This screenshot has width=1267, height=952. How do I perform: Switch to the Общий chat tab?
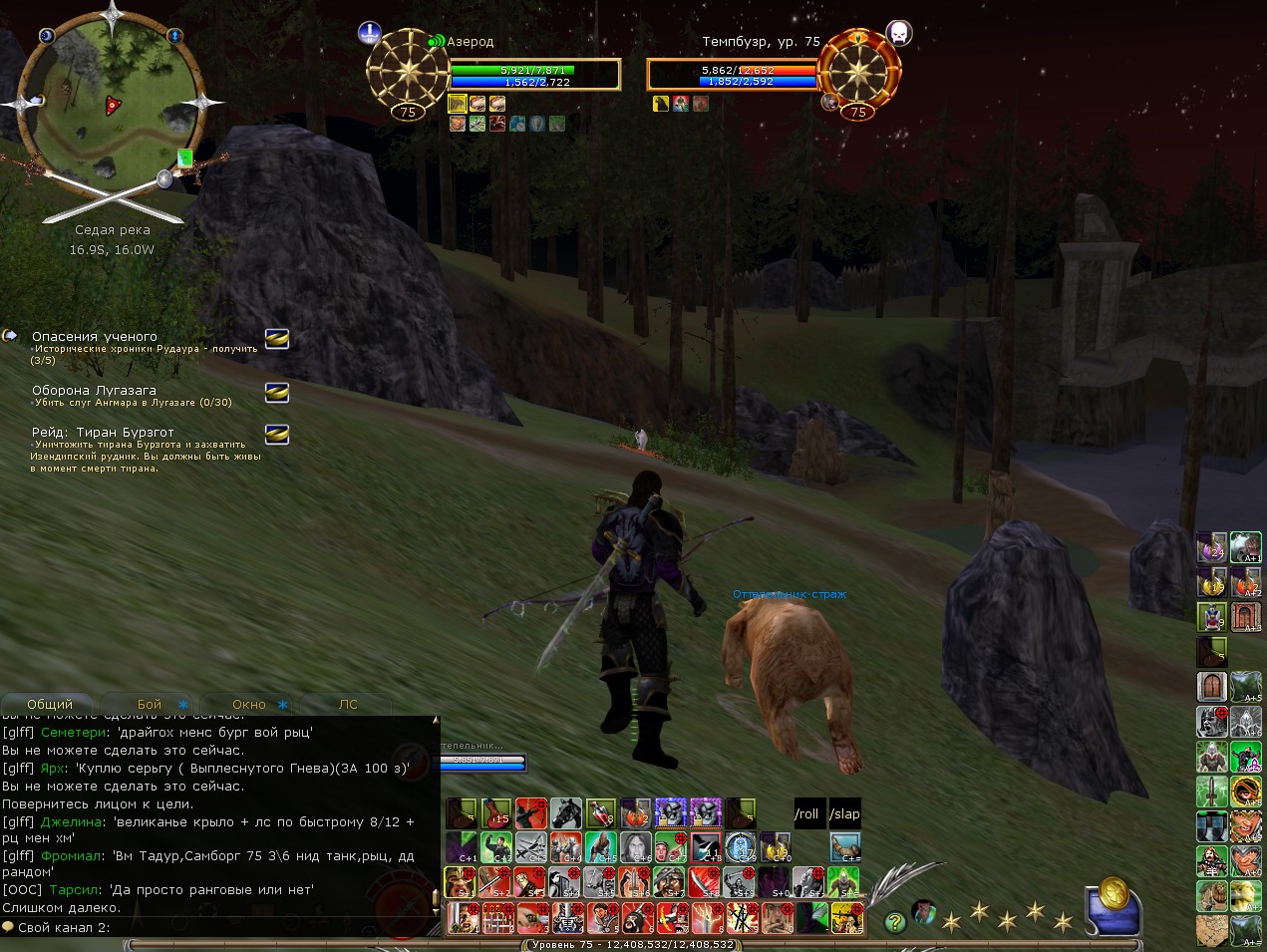click(50, 704)
